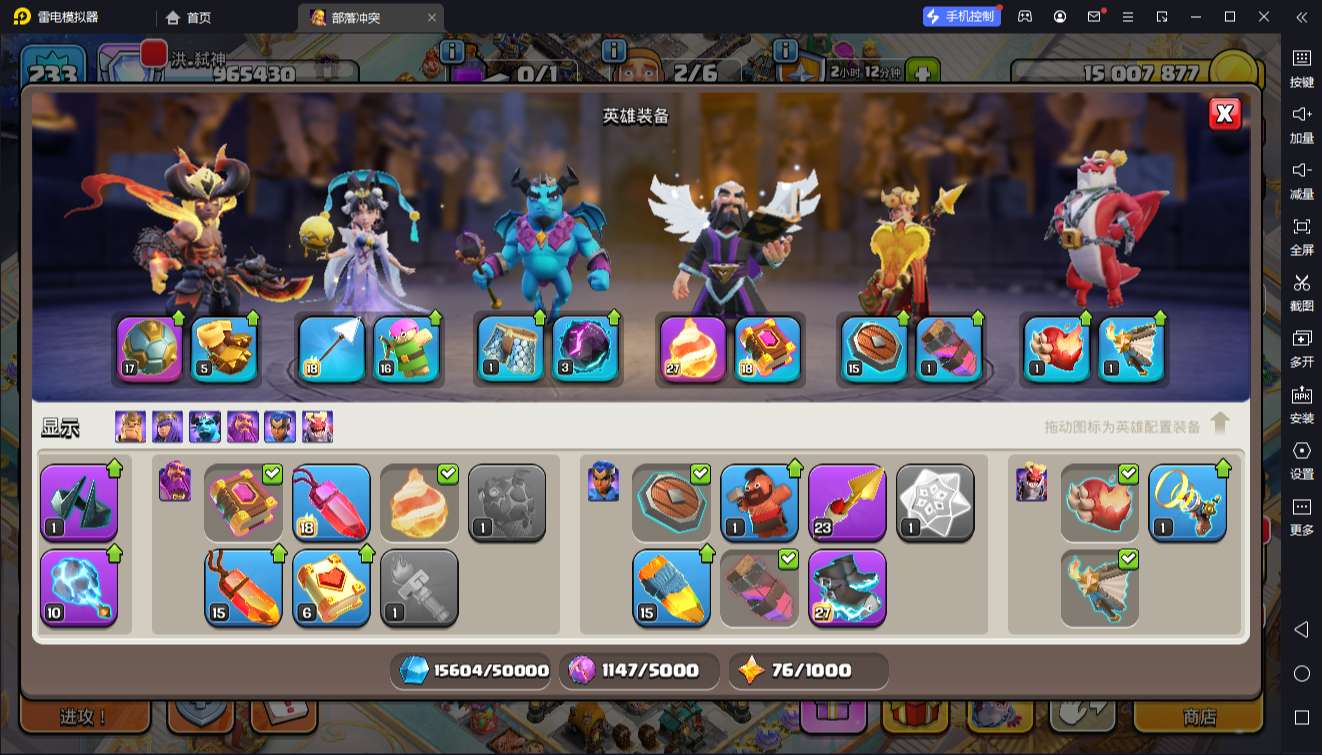Image resolution: width=1322 pixels, height=755 pixels.
Task: Open the shop via 商店 button
Action: 1198,717
